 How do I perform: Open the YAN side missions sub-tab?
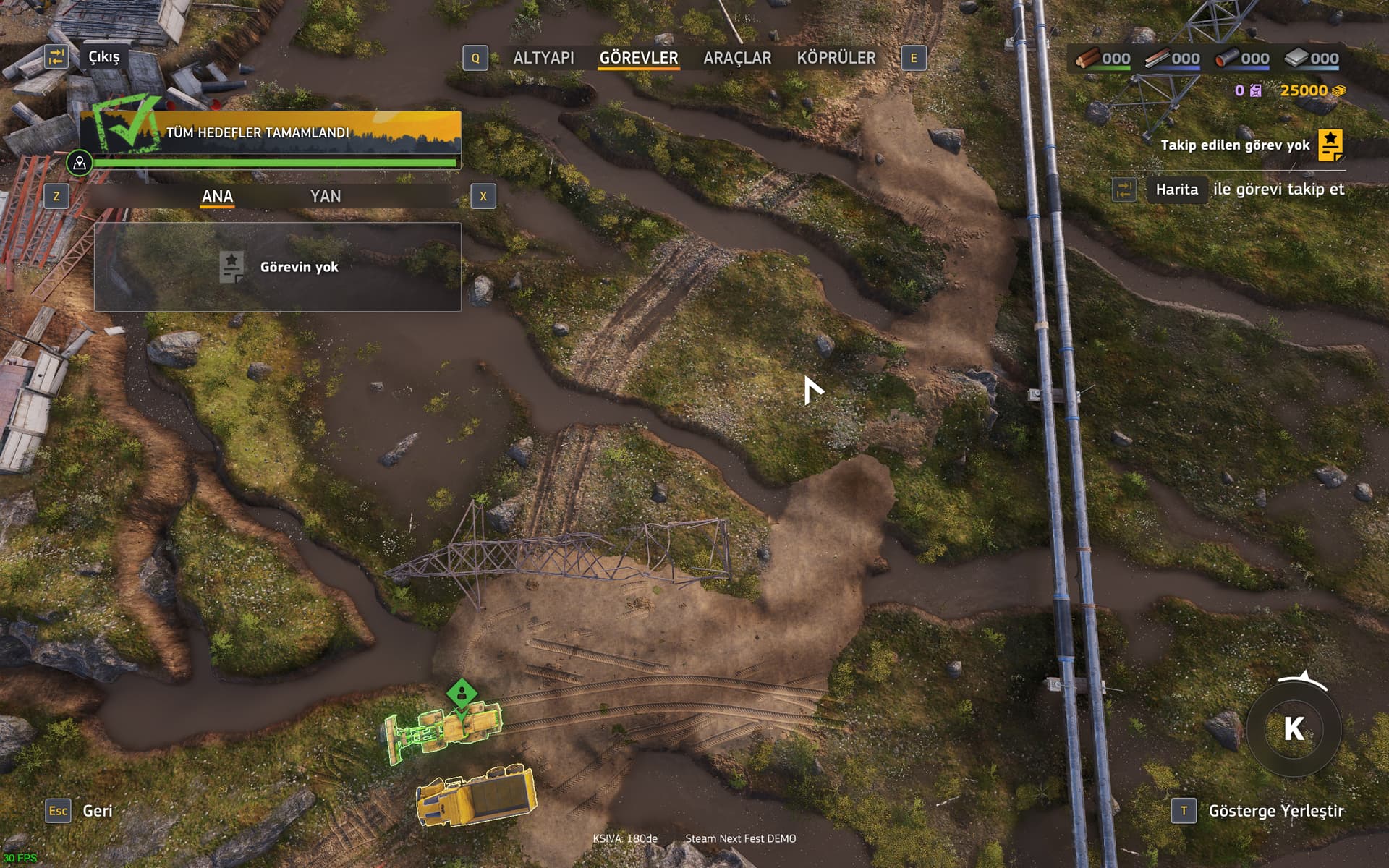tap(325, 196)
